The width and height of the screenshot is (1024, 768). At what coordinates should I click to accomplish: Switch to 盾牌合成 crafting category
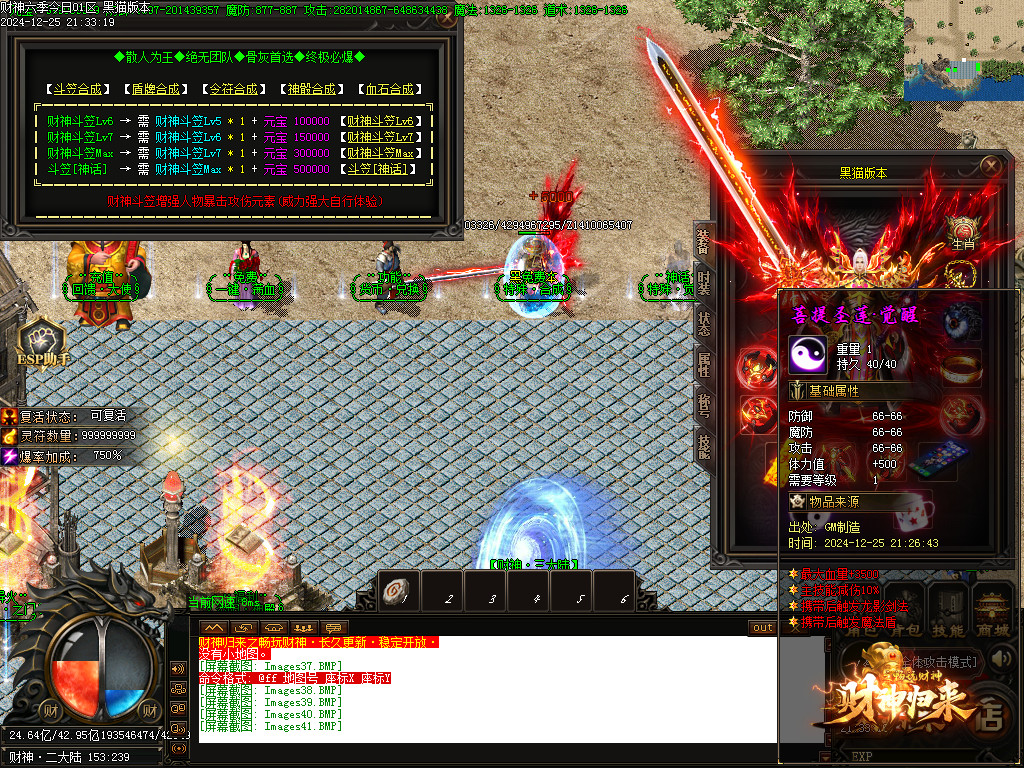pyautogui.click(x=157, y=89)
